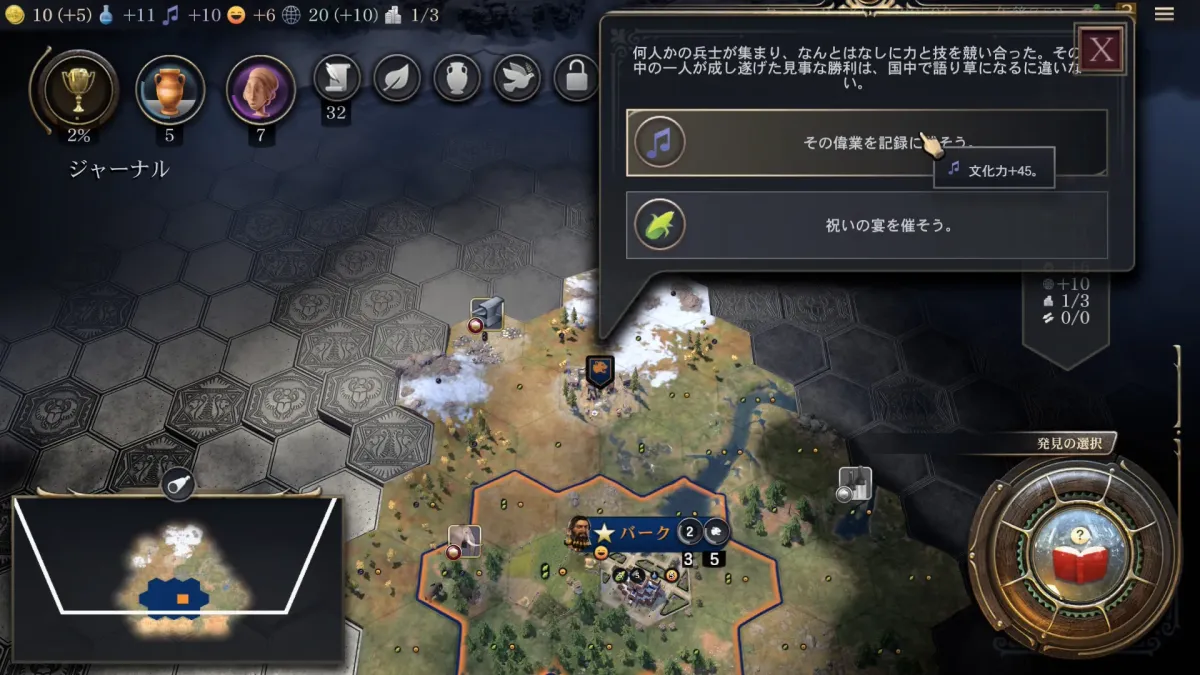The width and height of the screenshot is (1200, 675).
Task: Close the discovery event dialog
Action: 1101,50
